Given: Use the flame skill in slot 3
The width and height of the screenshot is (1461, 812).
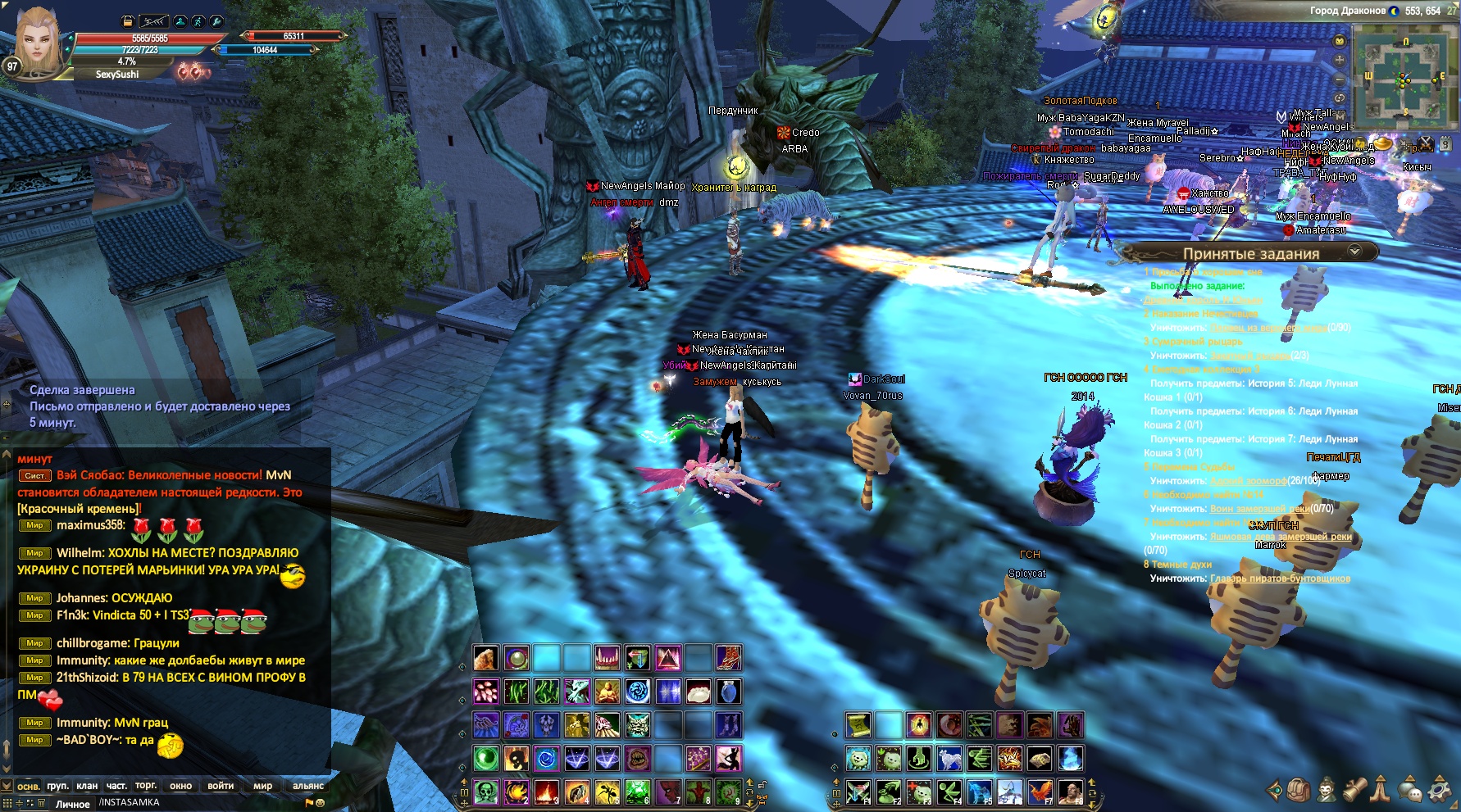Looking at the screenshot, I should [x=546, y=792].
